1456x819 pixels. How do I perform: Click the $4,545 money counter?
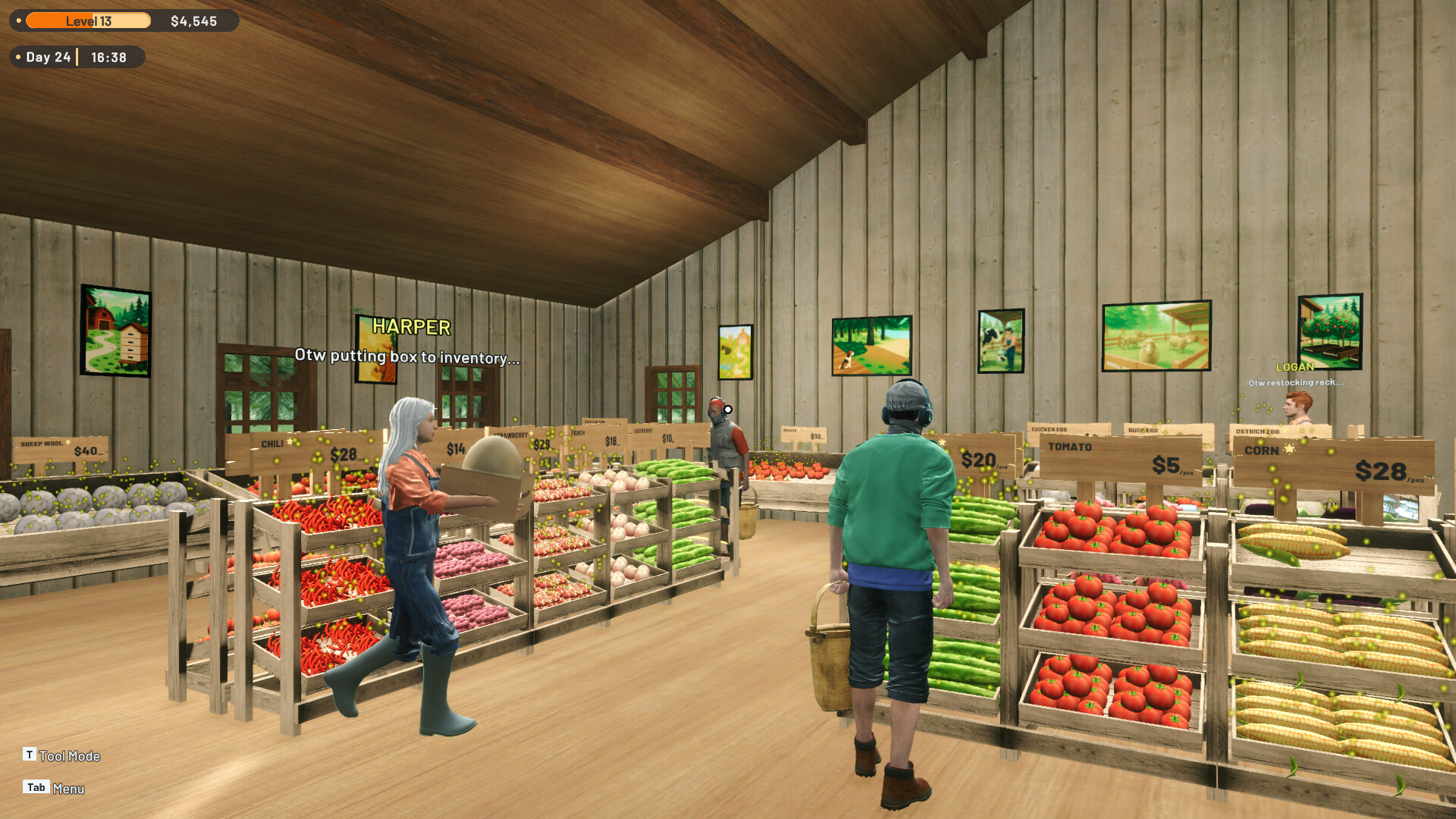tap(194, 21)
